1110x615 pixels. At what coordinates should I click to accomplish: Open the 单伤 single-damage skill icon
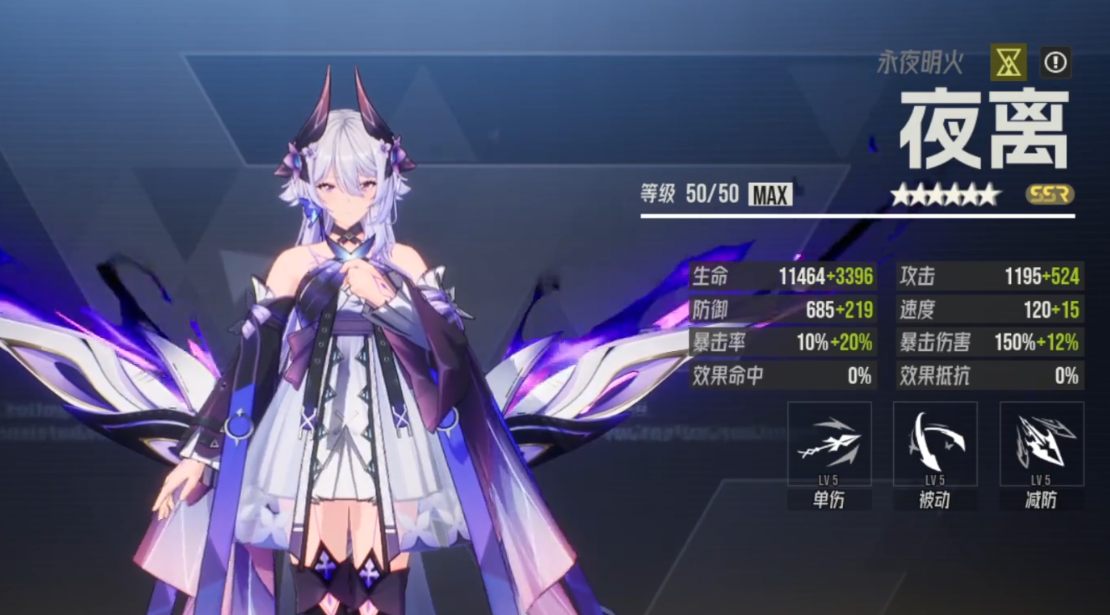pos(829,444)
